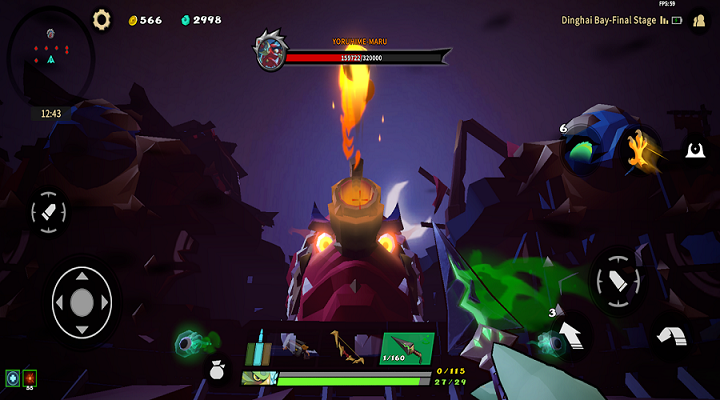Tap the Yoru Hime-Maru boss portrait
Viewport: 720px width, 400px height.
pyautogui.click(x=269, y=49)
